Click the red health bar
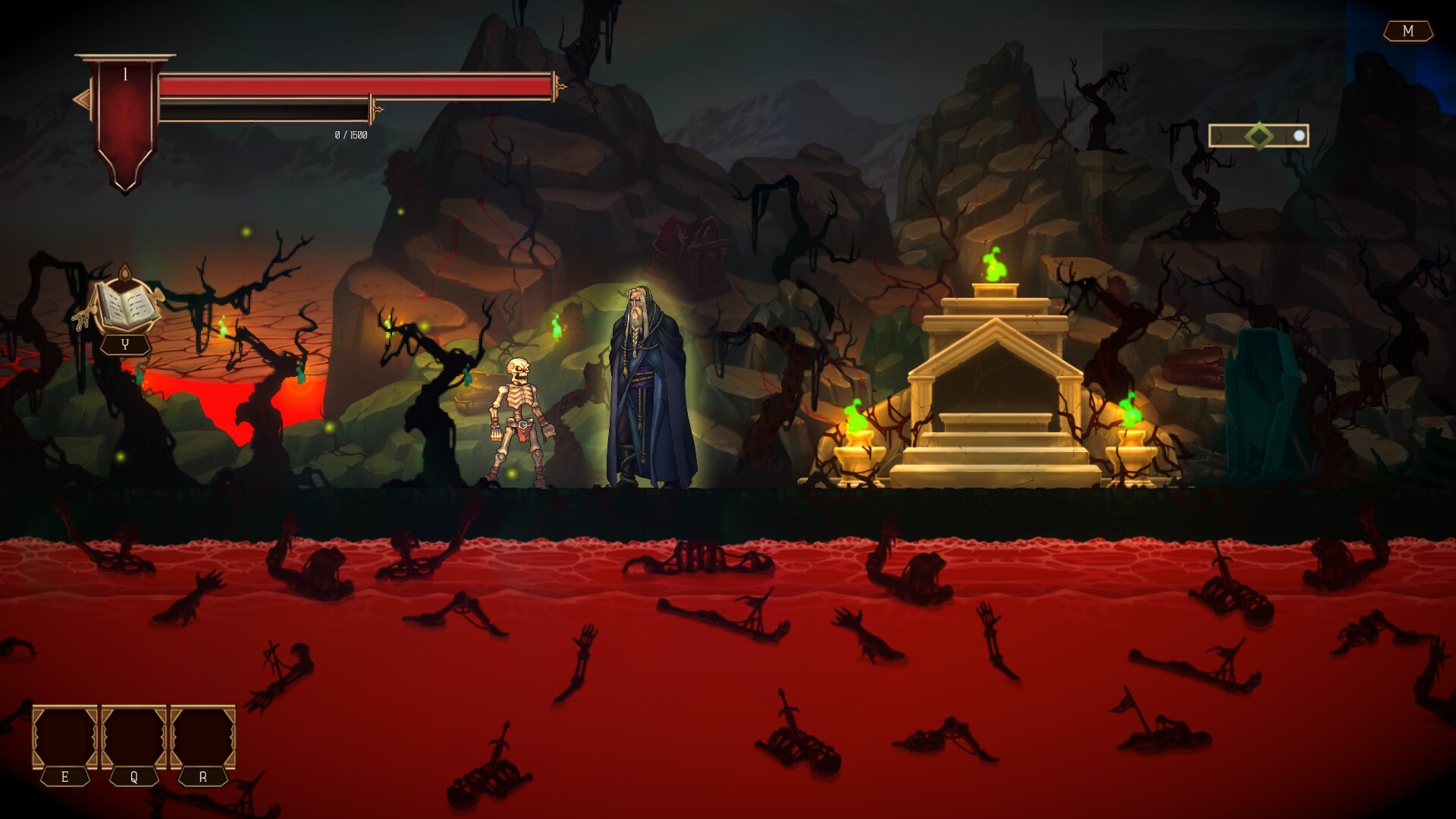 356,87
